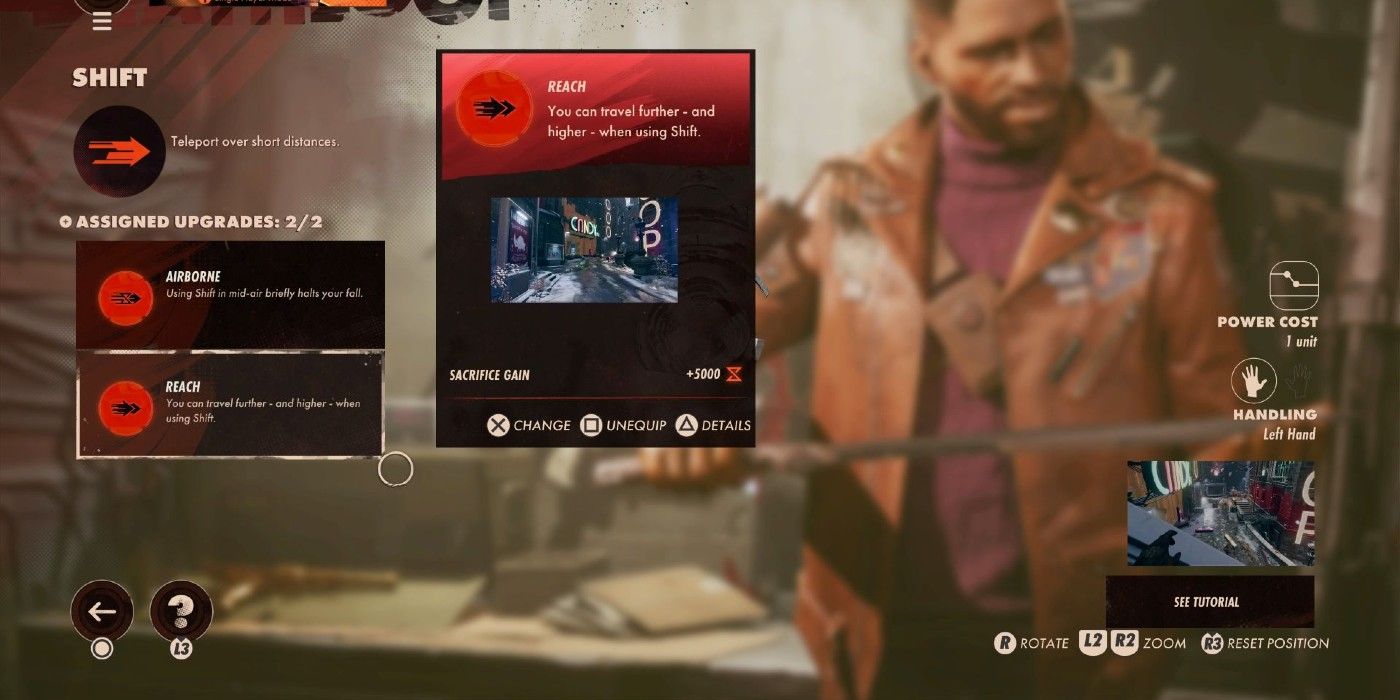Go back using the arrow button
1400x700 pixels.
[102, 611]
